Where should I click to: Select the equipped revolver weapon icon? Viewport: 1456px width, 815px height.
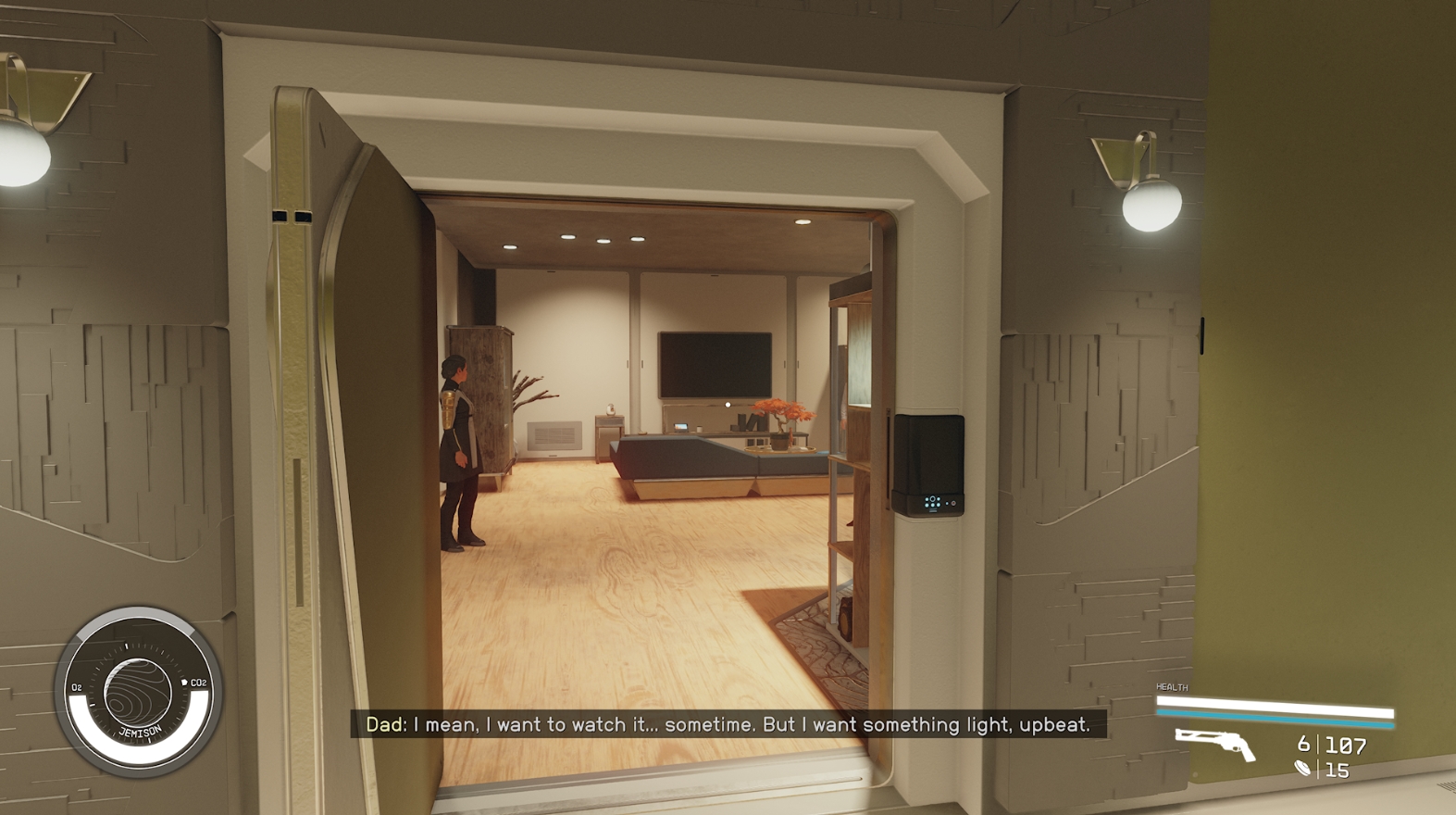pyautogui.click(x=1214, y=744)
